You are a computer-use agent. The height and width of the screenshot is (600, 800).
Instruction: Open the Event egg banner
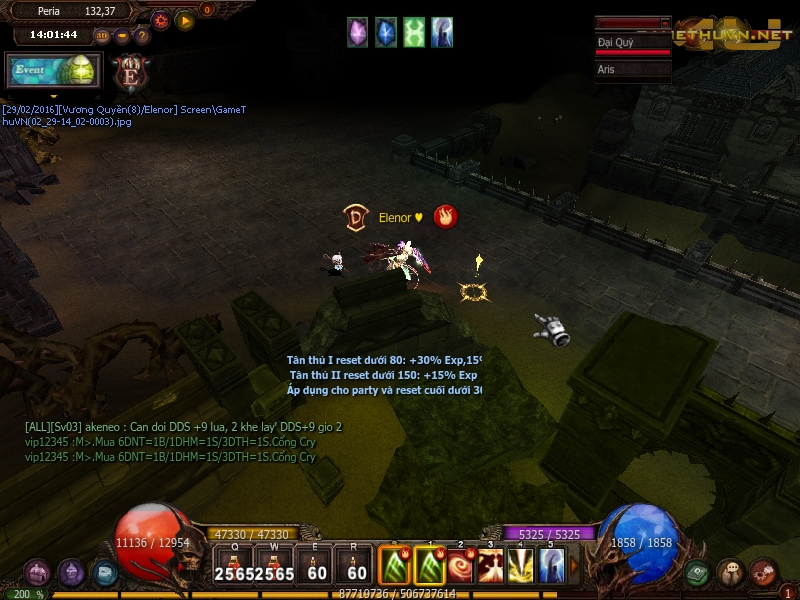tap(53, 72)
